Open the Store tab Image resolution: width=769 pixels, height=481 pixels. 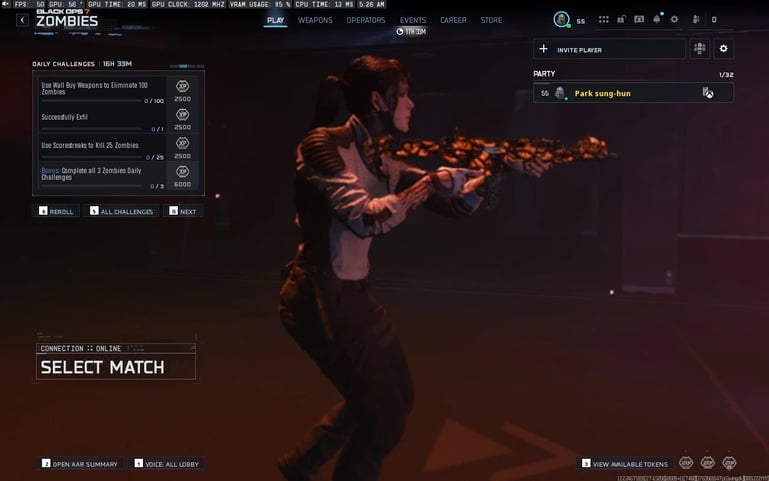tap(491, 20)
